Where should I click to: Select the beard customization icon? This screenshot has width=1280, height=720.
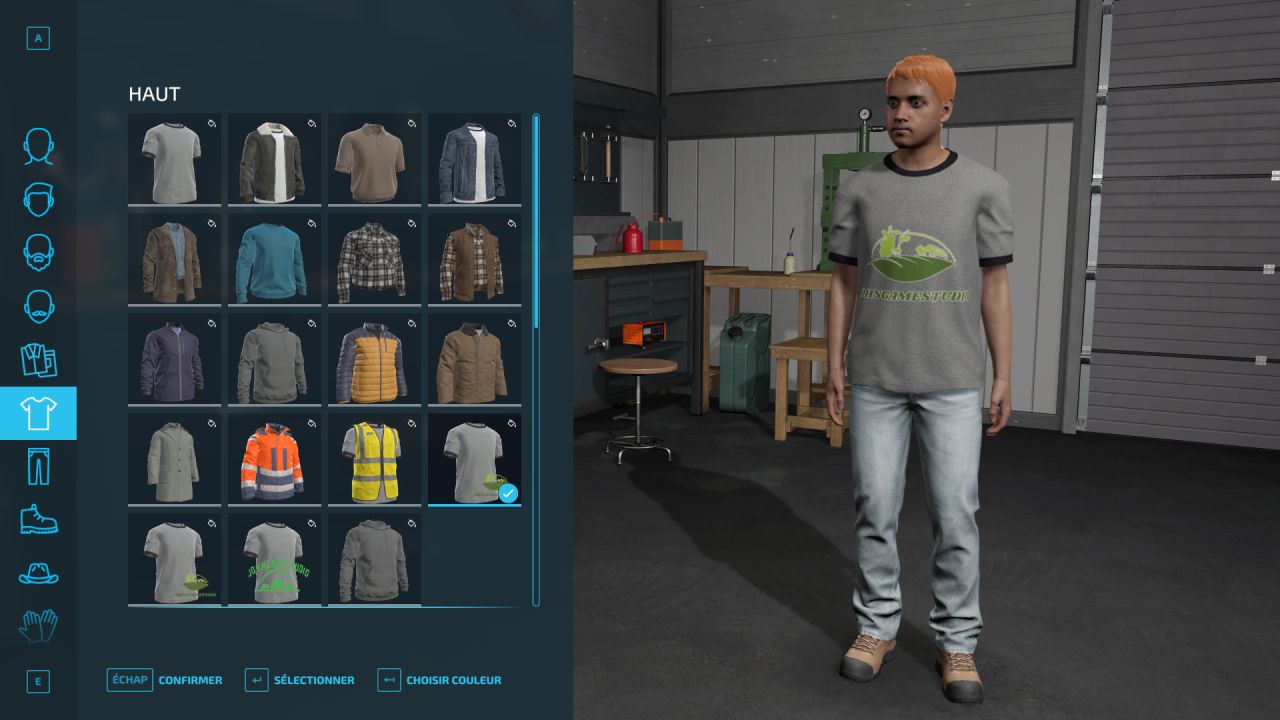37,254
